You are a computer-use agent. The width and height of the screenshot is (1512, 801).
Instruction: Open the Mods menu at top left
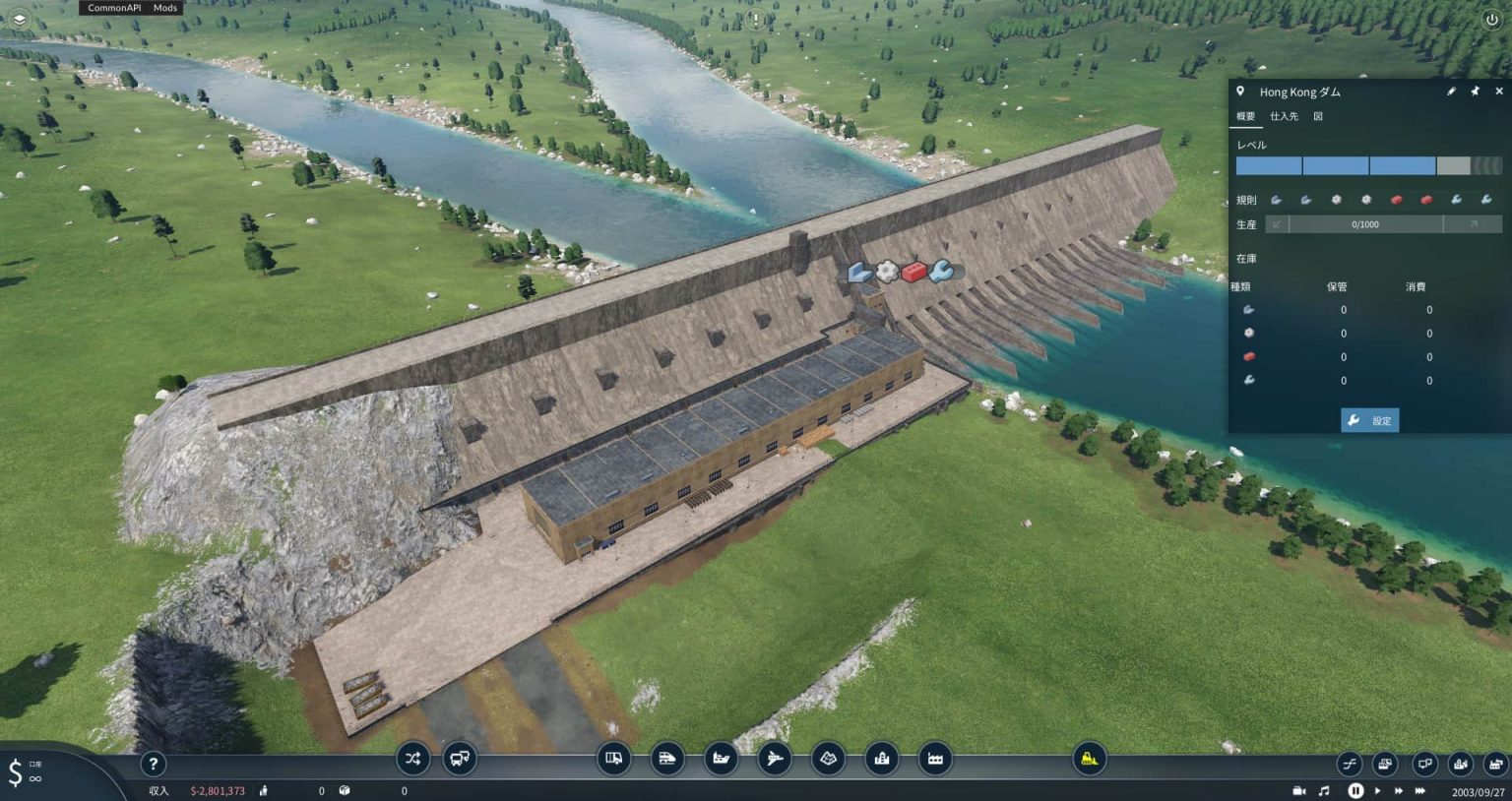pyautogui.click(x=164, y=8)
